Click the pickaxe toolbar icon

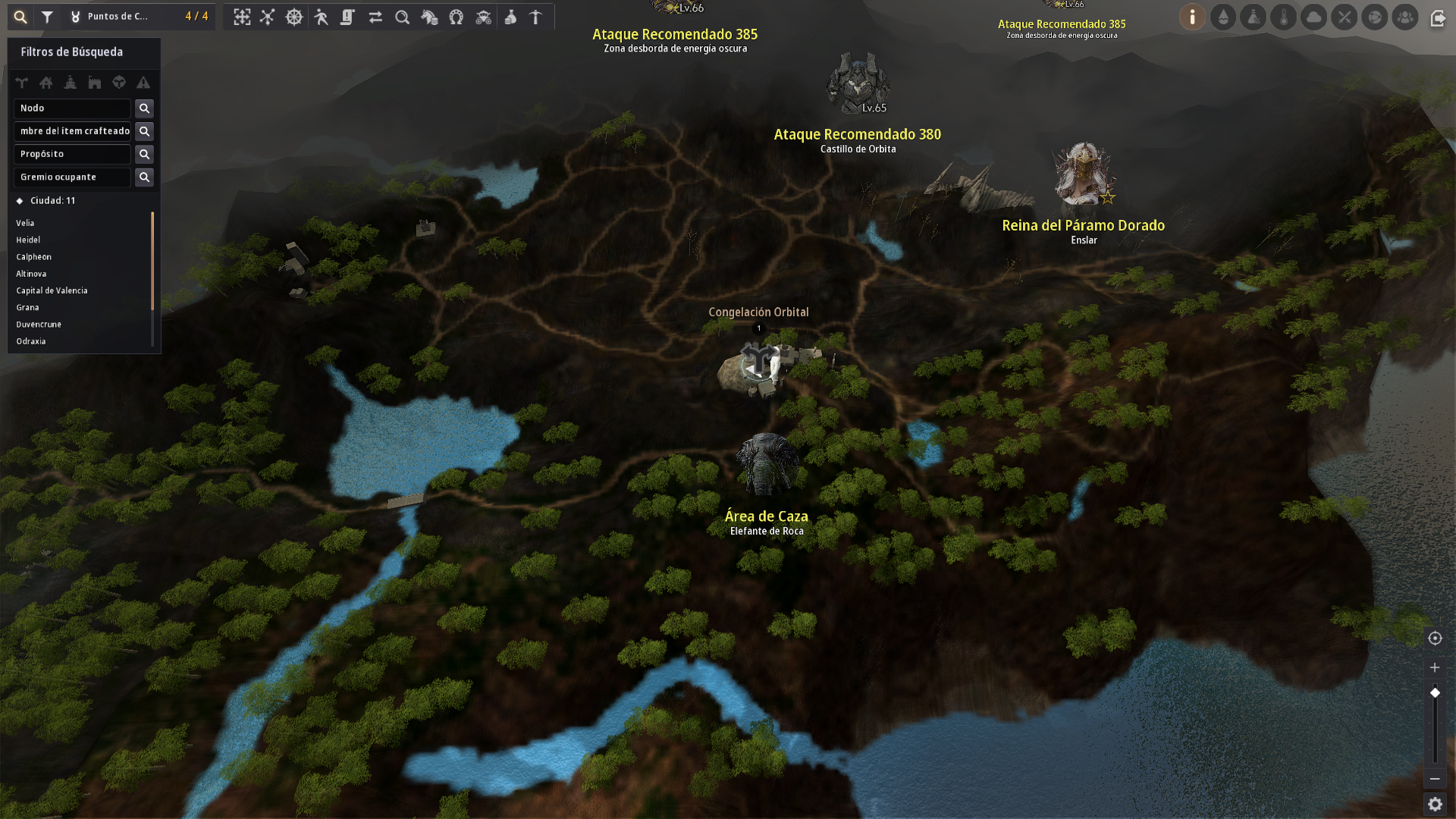coord(535,17)
